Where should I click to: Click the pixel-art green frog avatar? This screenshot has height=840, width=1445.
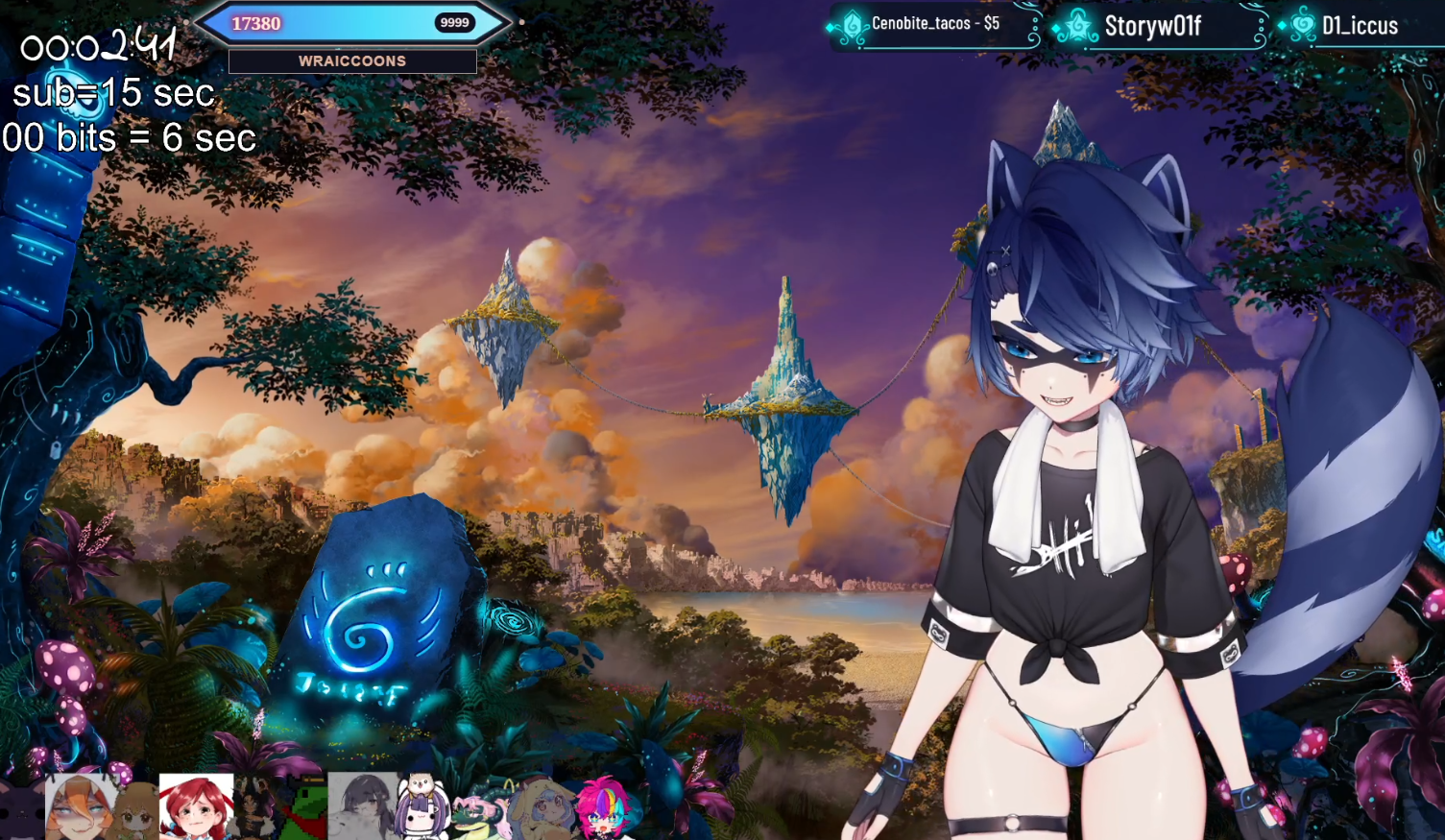(303, 808)
